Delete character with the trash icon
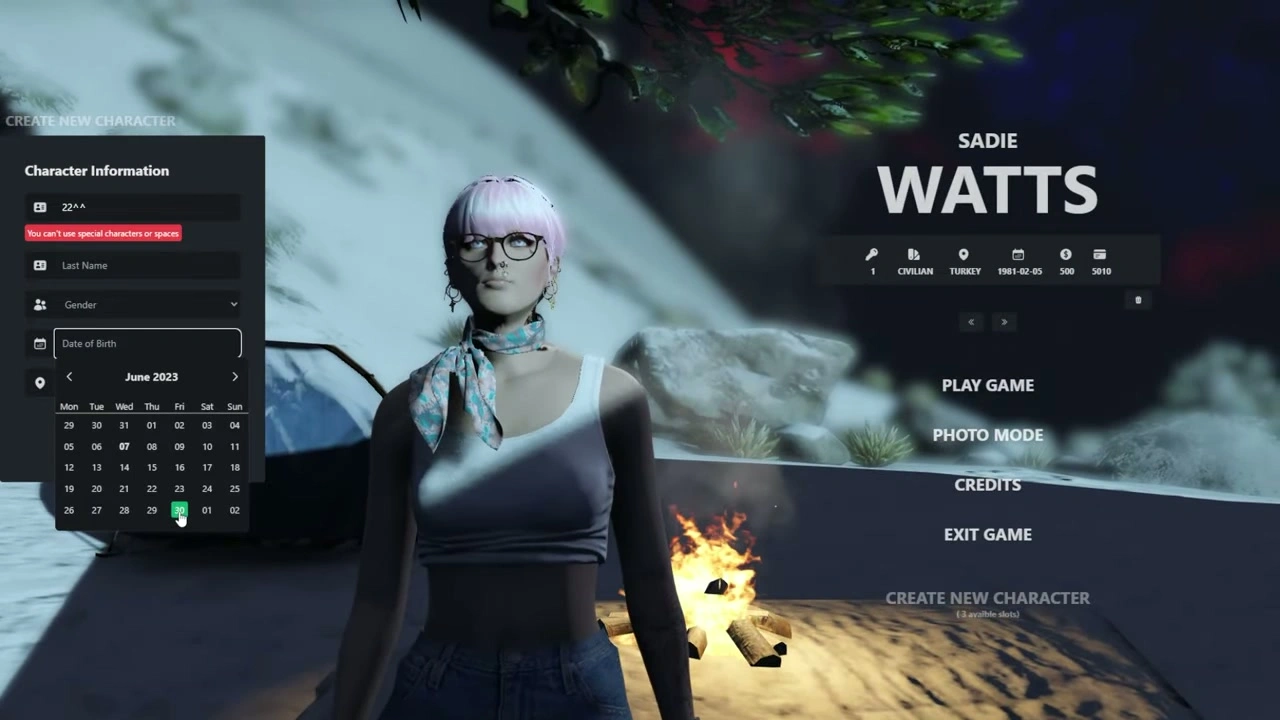The image size is (1280, 720). tap(1138, 300)
